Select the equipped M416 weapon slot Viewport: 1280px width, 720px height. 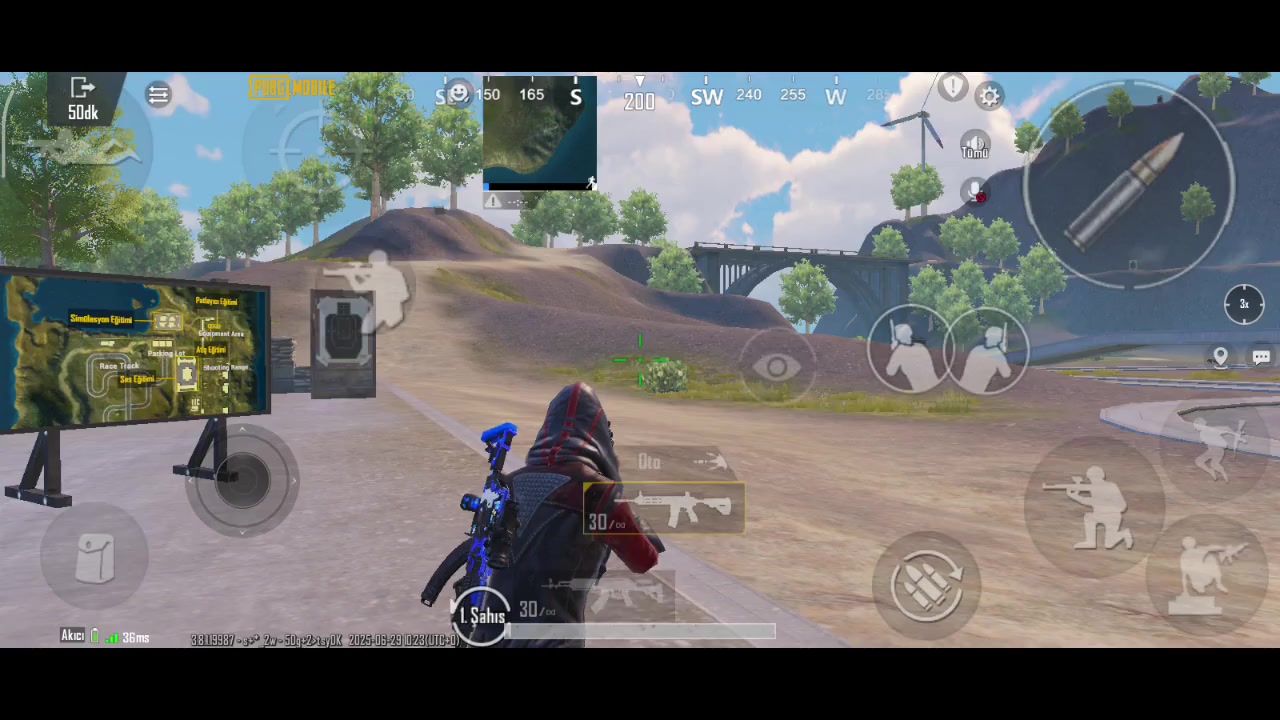pos(663,510)
